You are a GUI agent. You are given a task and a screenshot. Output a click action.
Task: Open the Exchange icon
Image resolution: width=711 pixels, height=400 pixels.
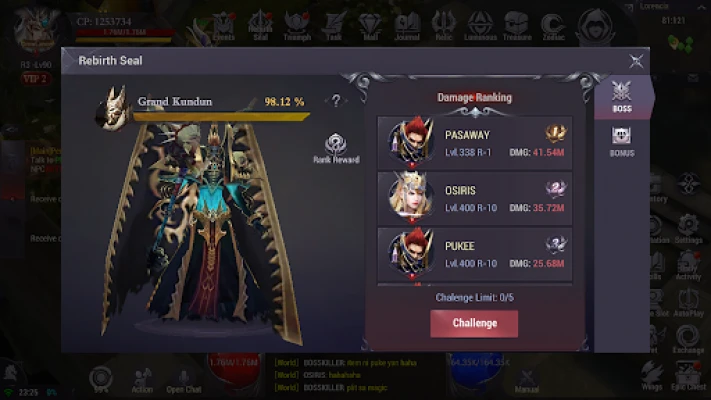688,340
